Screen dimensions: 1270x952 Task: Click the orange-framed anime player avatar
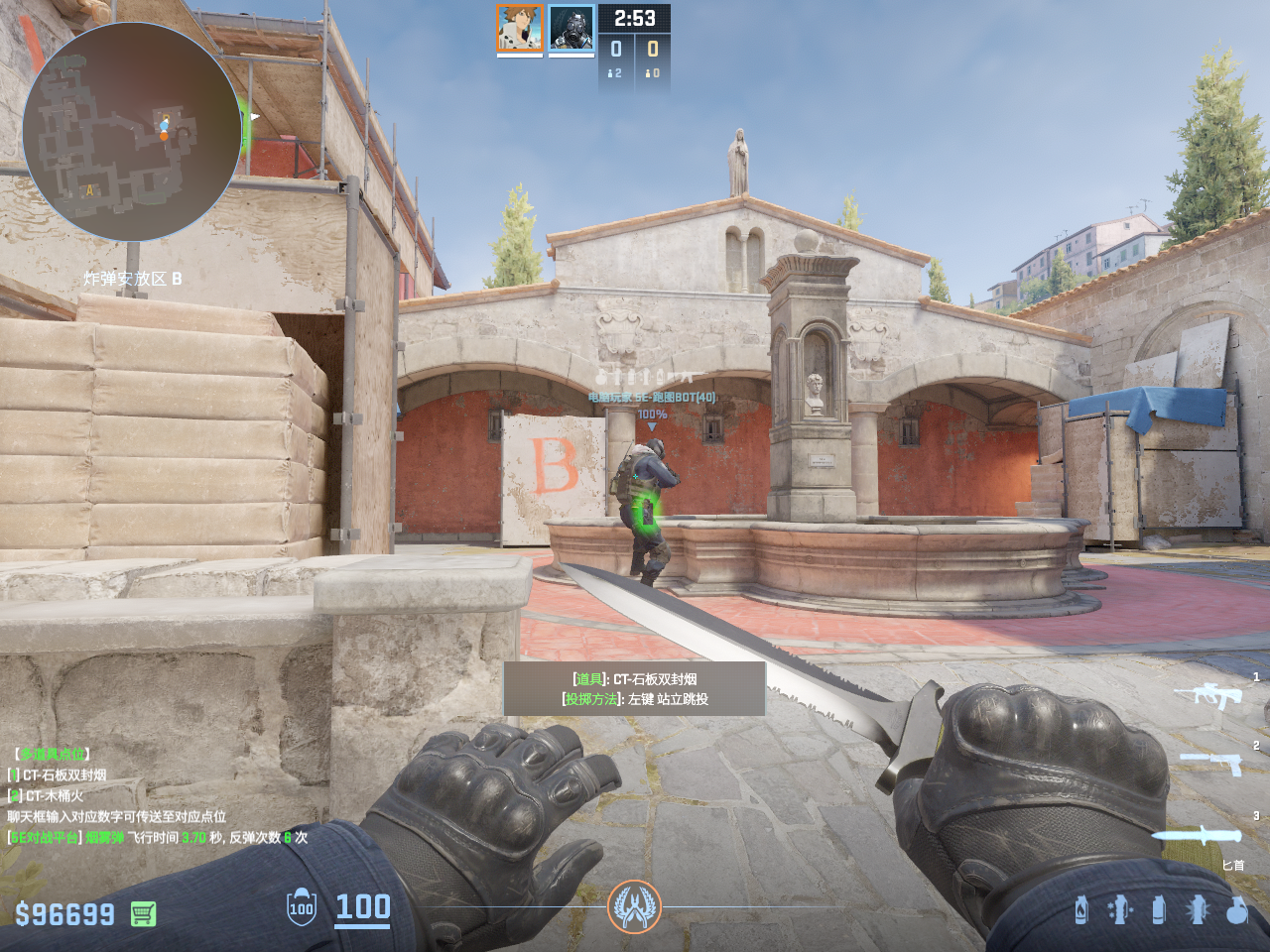coord(519,28)
